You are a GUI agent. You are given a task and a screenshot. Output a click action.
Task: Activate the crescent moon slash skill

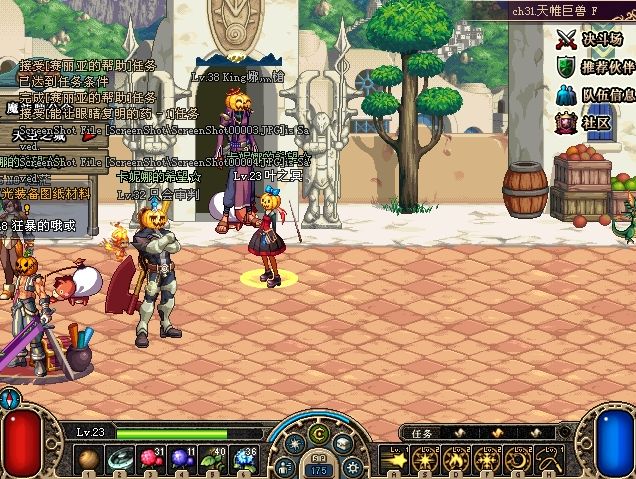519,461
